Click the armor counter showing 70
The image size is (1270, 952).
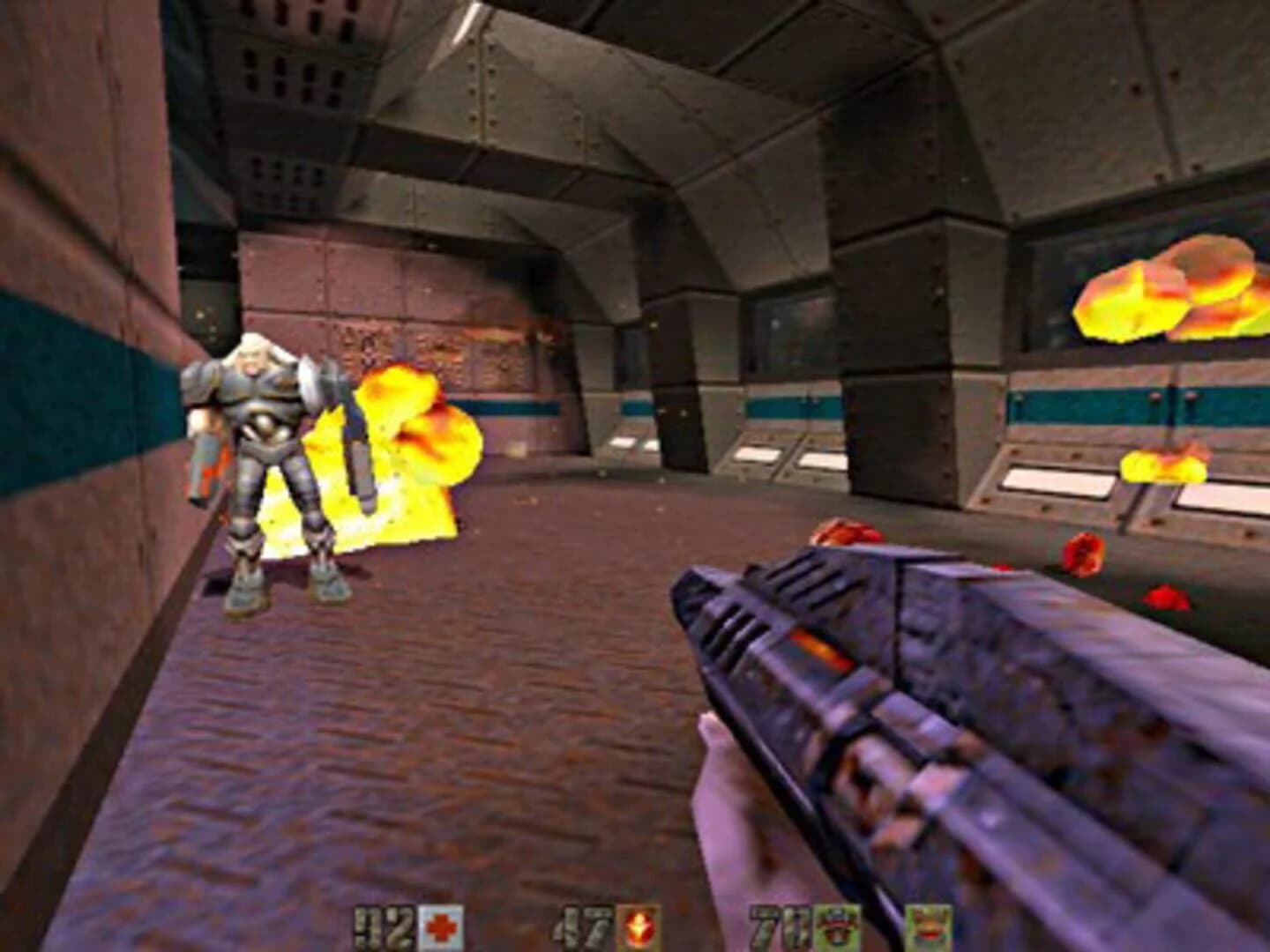point(778,924)
